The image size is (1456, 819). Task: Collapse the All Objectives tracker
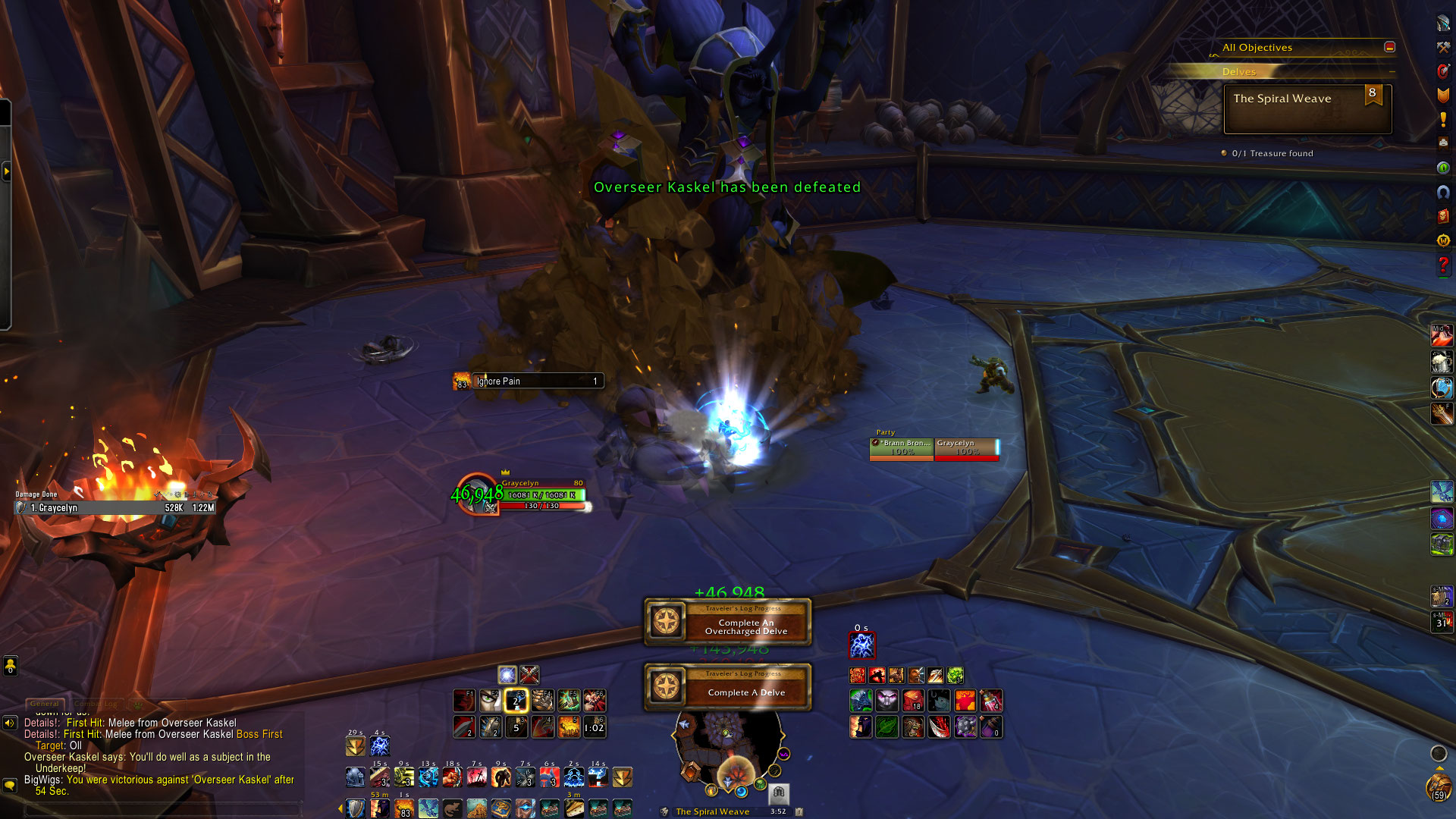point(1389,47)
